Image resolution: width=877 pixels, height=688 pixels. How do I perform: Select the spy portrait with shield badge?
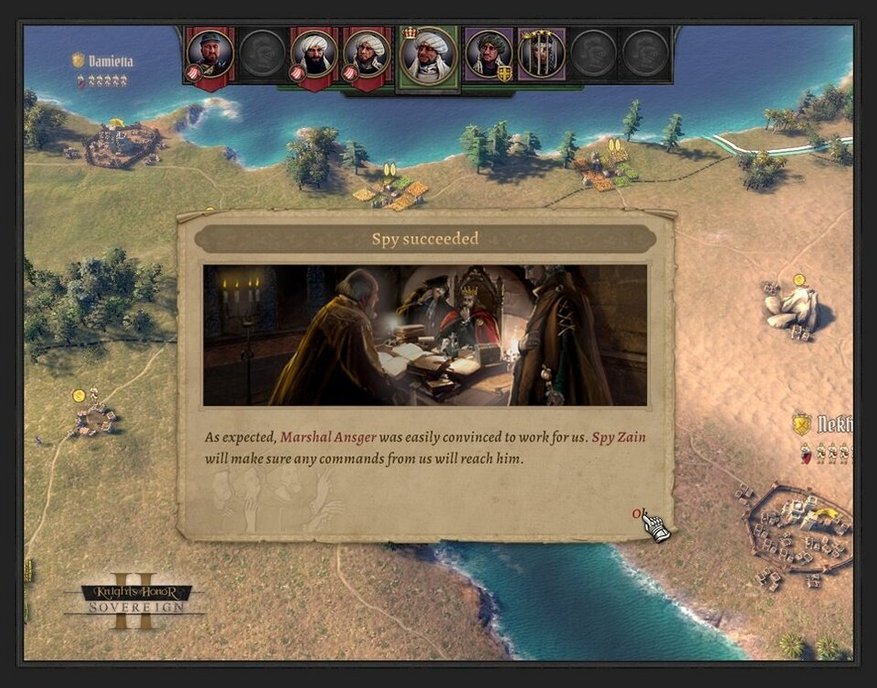[x=489, y=53]
